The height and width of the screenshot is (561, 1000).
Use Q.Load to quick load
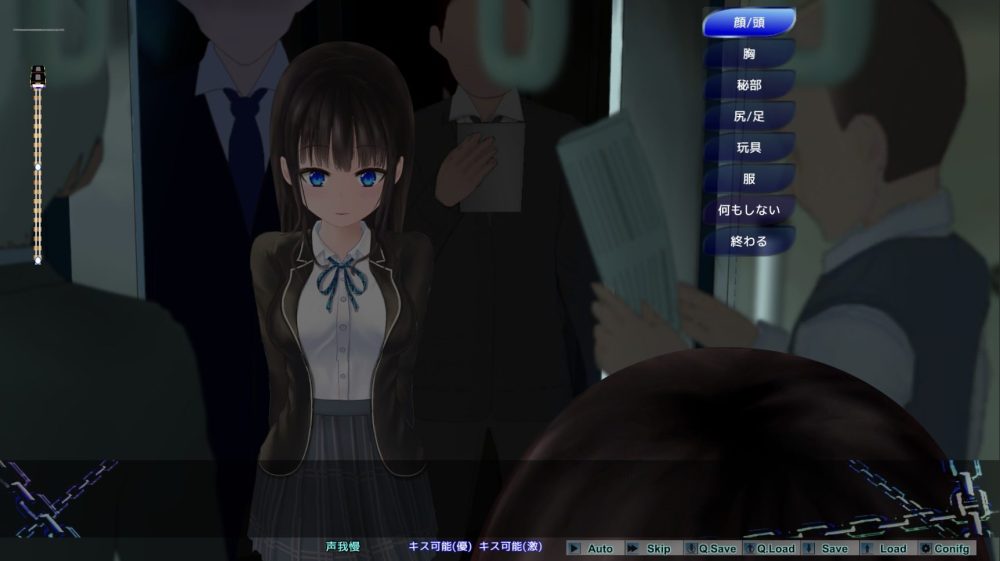(770, 548)
